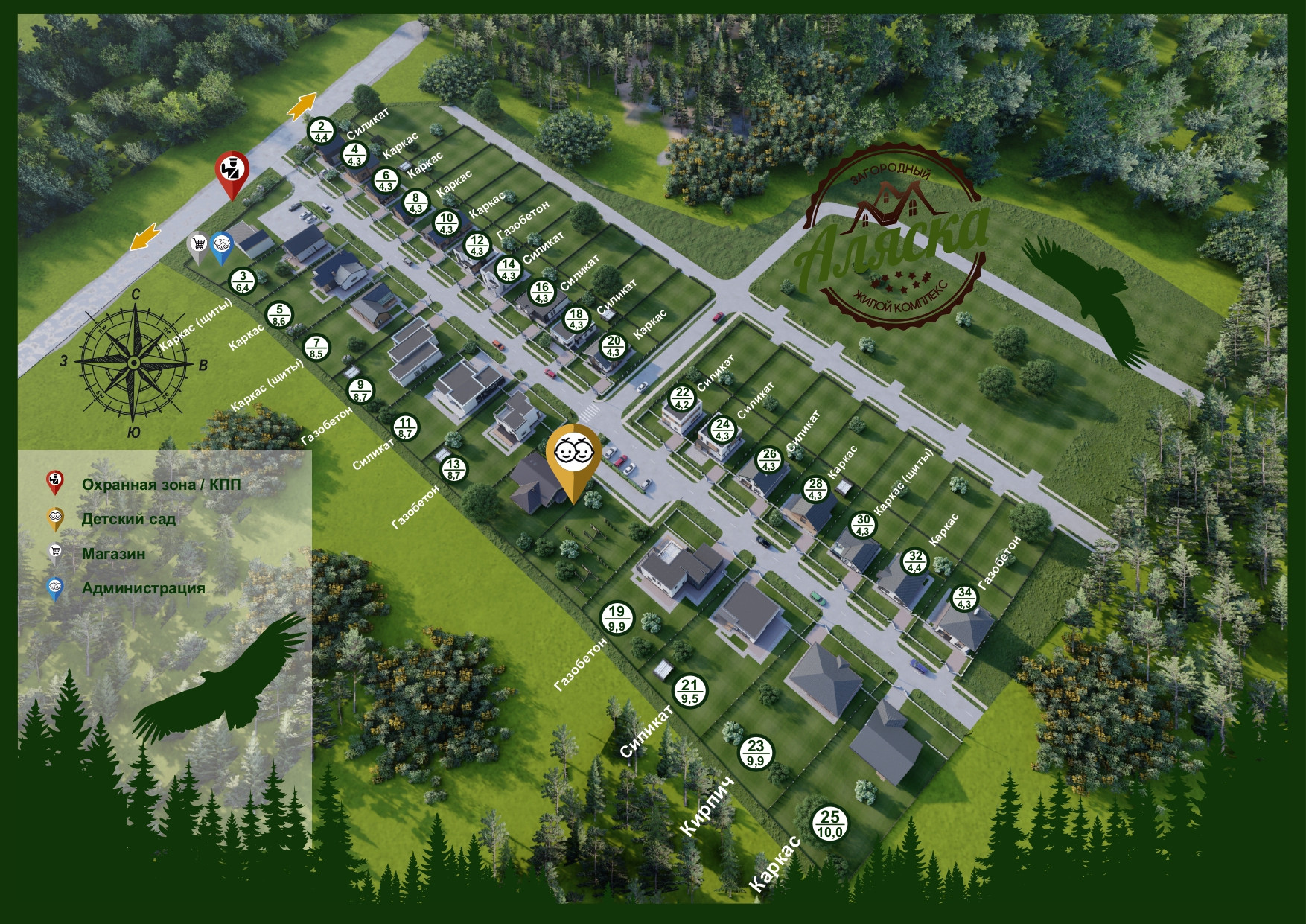Pick plot marker number 3
Screen dimensions: 1306x924
(x=243, y=281)
